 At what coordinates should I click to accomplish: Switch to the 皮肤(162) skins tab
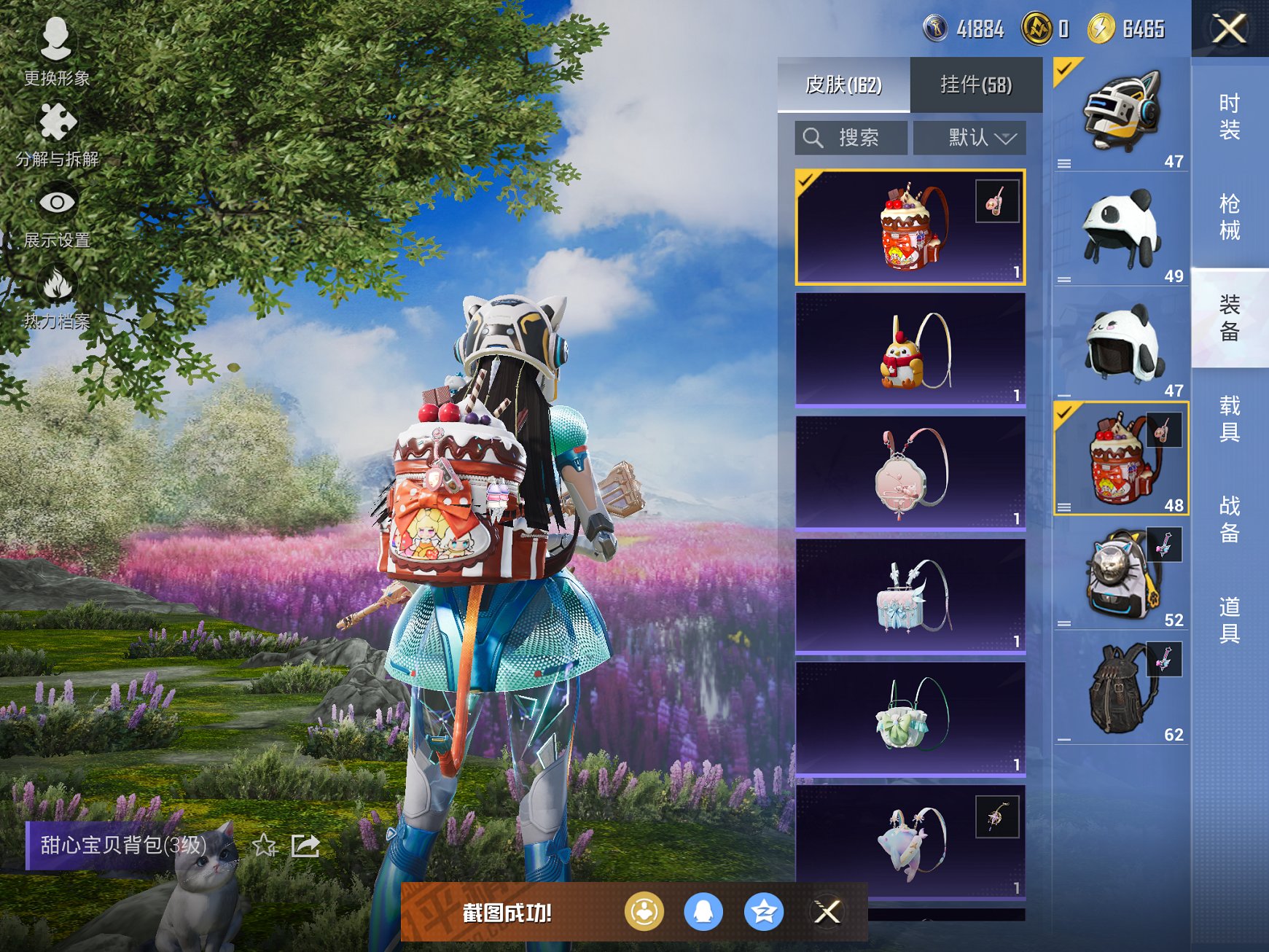point(843,85)
